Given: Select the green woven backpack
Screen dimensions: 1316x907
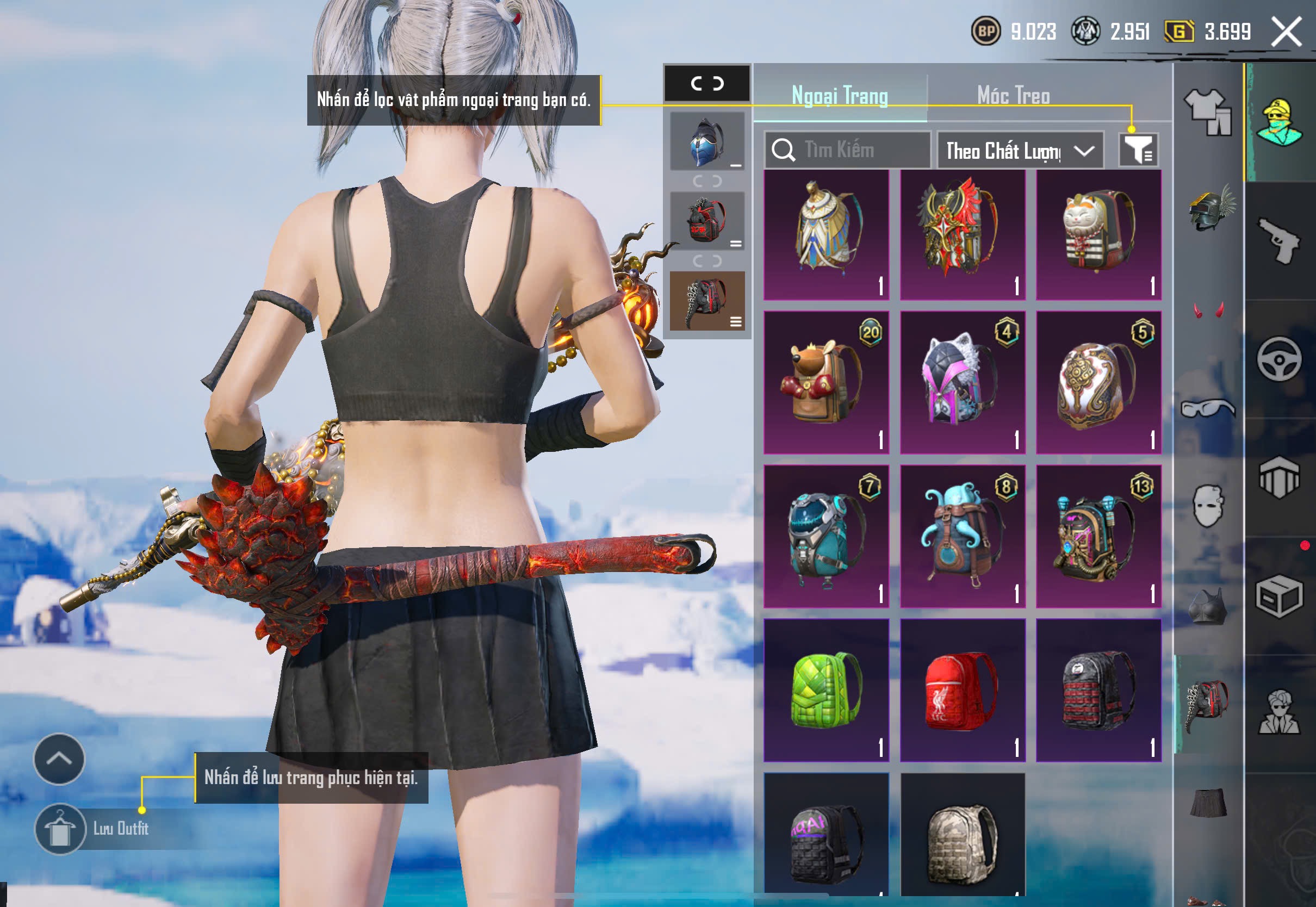Looking at the screenshot, I should pos(825,690).
